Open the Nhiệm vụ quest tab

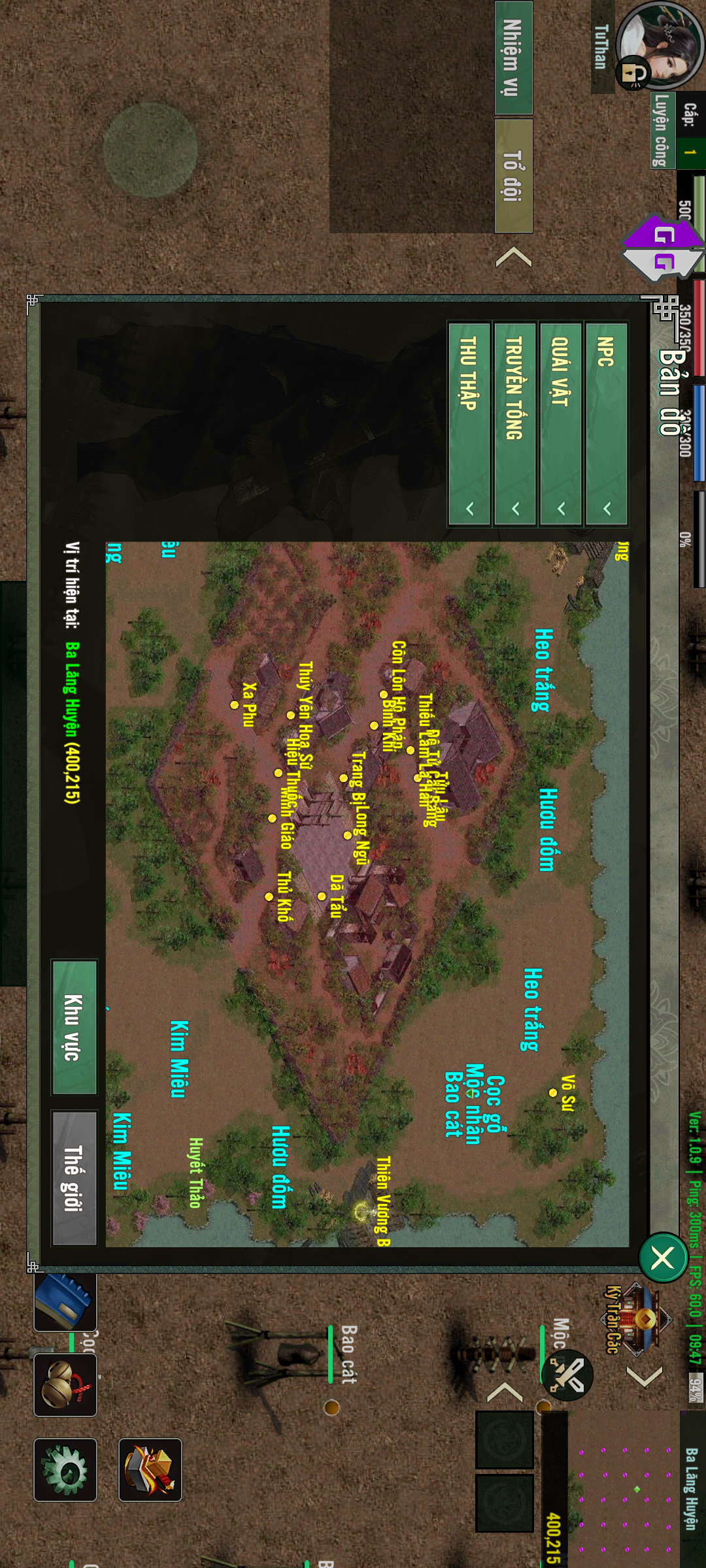coord(513,58)
